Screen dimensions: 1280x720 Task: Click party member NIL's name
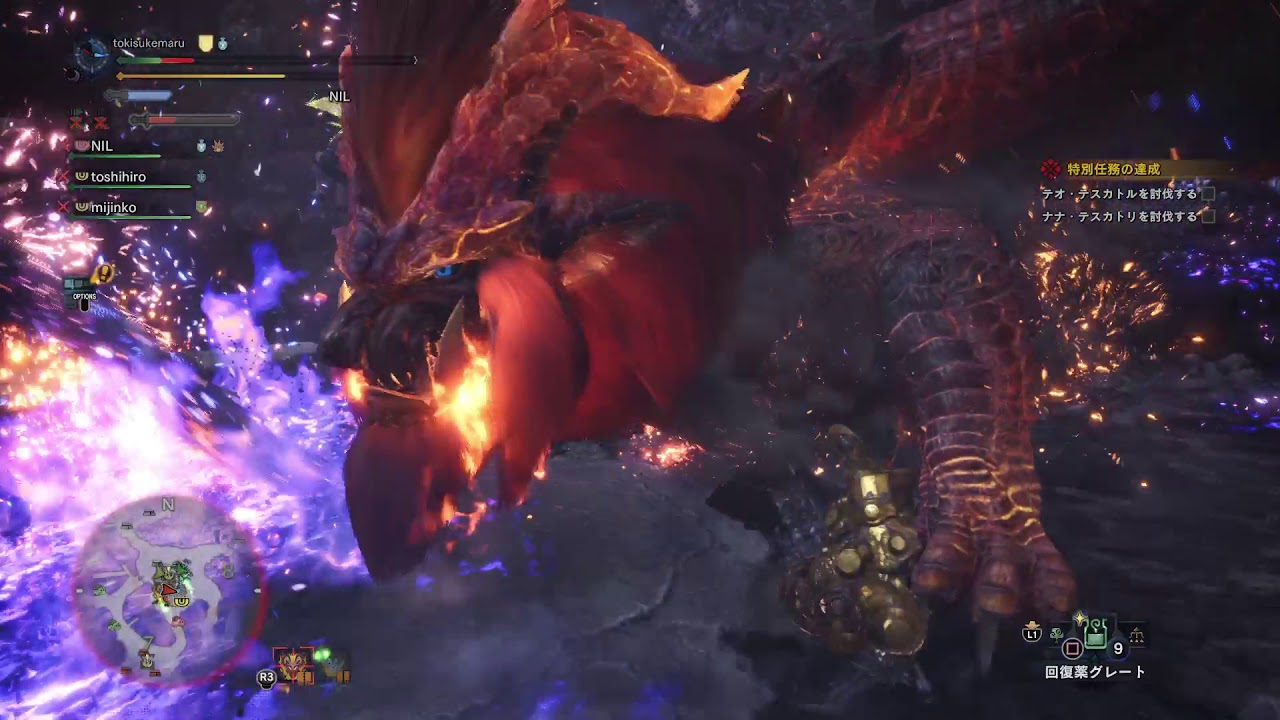101,146
